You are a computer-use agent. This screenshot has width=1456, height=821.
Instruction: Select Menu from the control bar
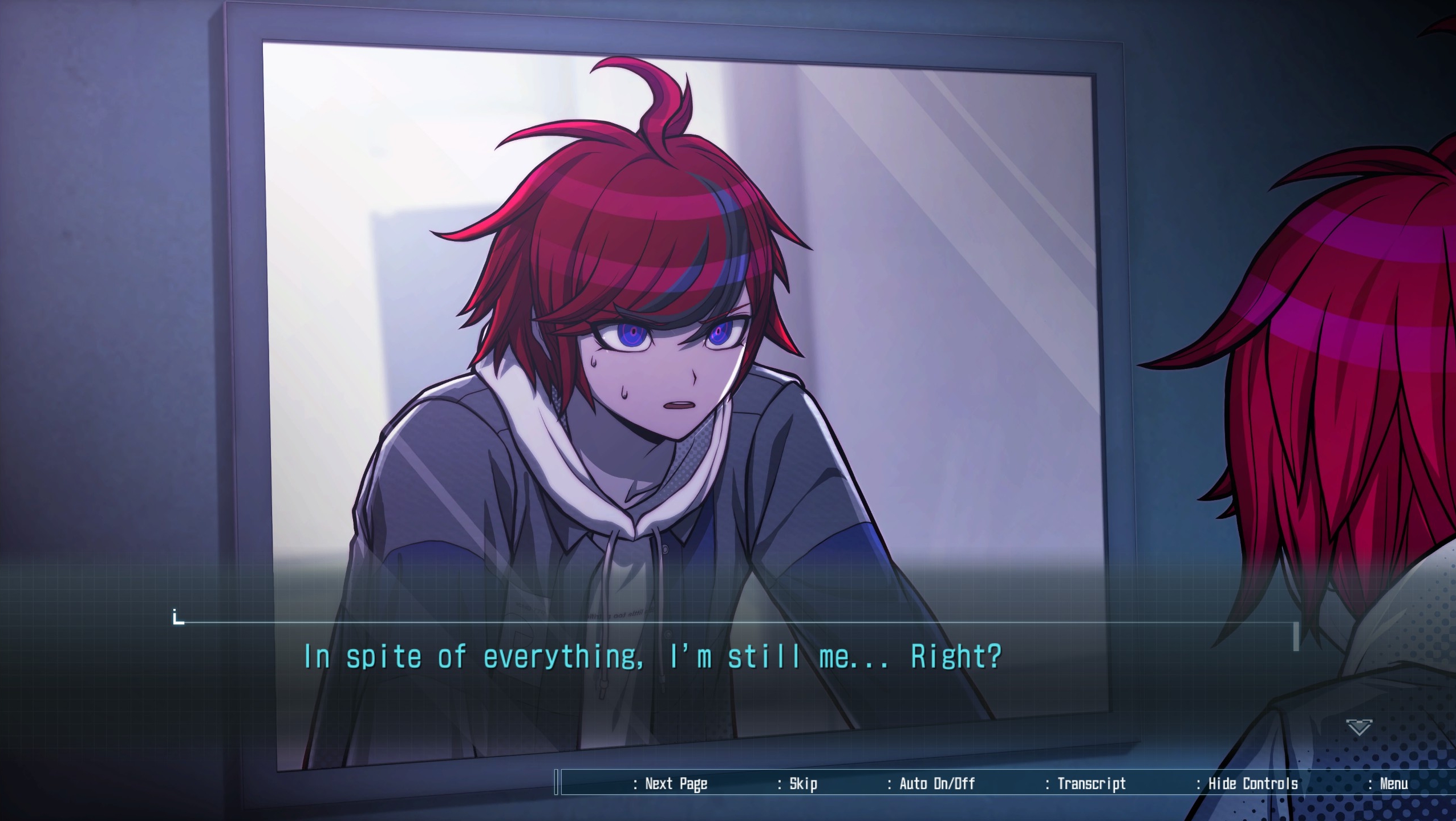point(1394,783)
